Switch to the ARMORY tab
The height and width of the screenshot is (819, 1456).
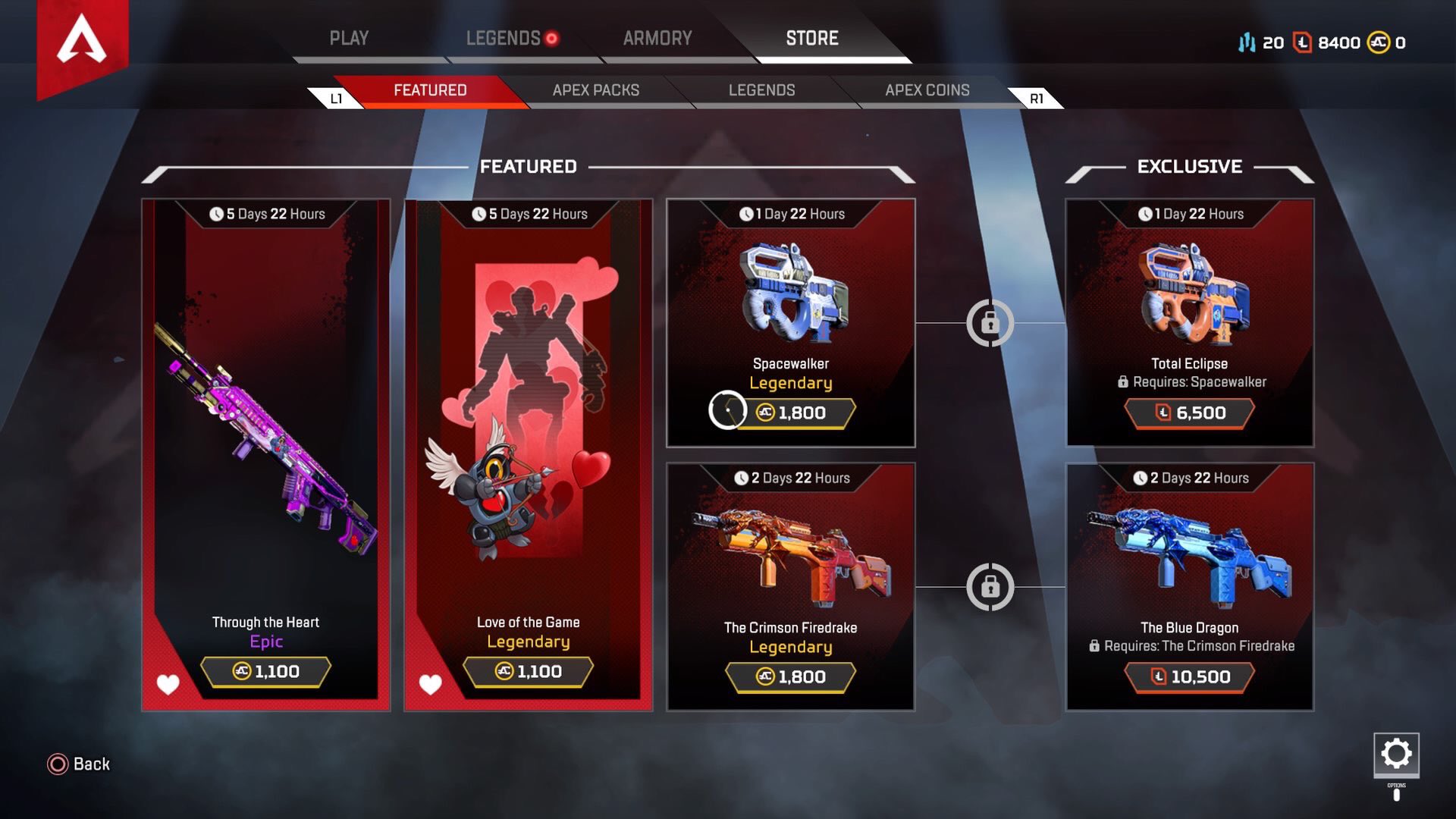657,38
